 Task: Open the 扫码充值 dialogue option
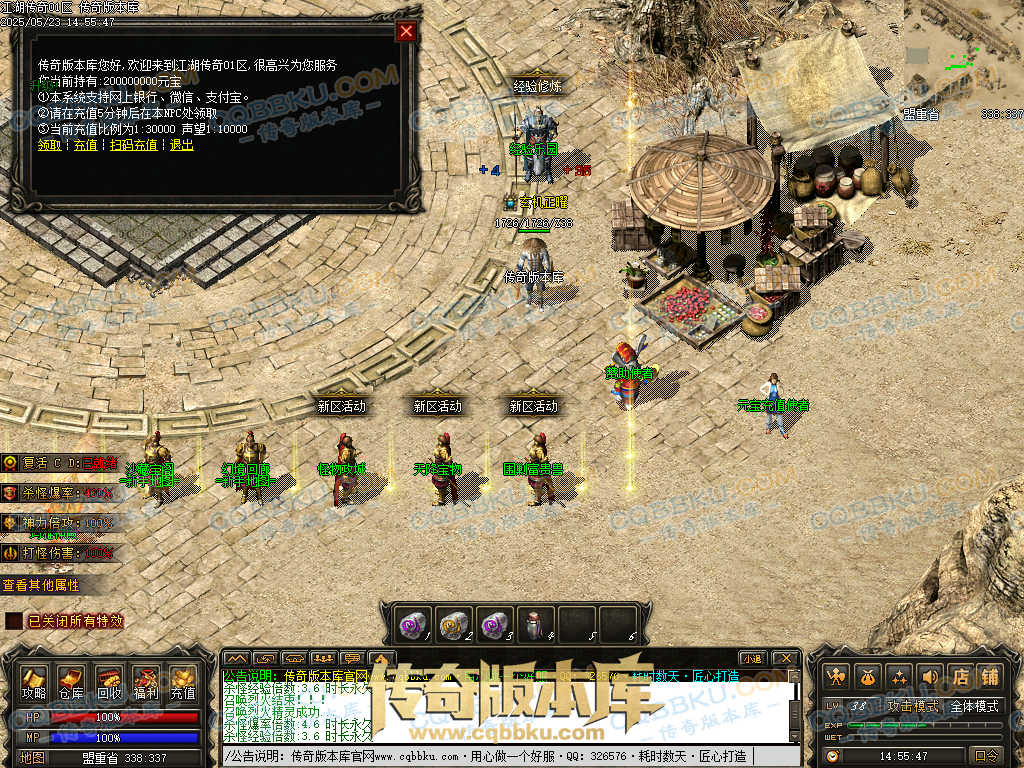tap(133, 145)
